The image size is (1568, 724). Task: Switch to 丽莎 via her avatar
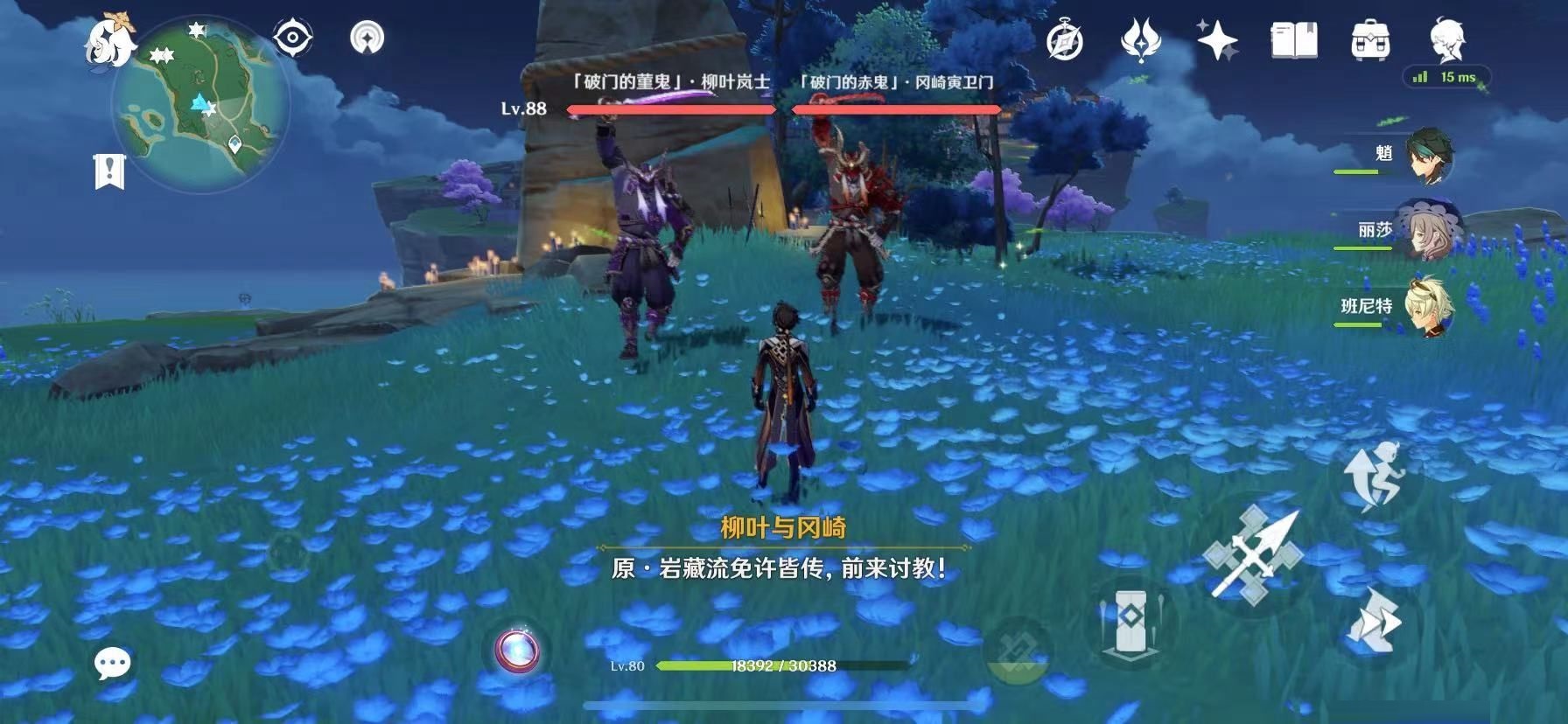click(x=1431, y=230)
